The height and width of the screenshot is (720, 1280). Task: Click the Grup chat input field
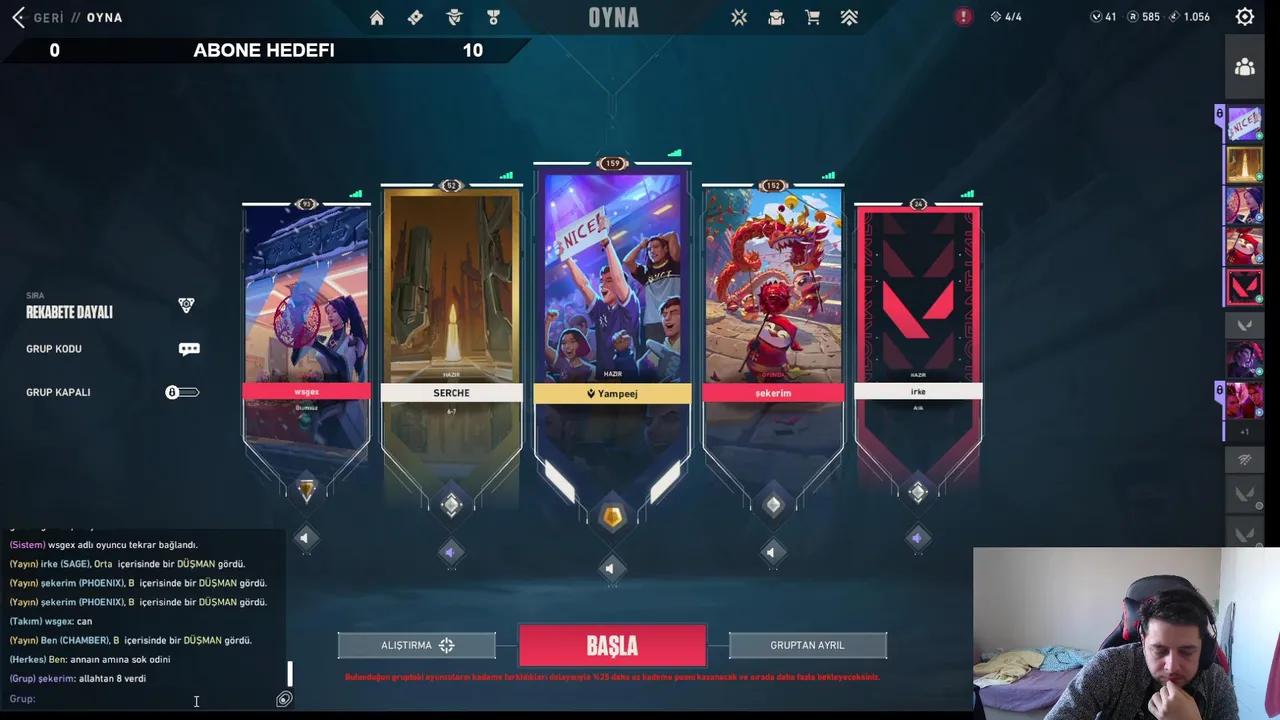click(x=140, y=699)
